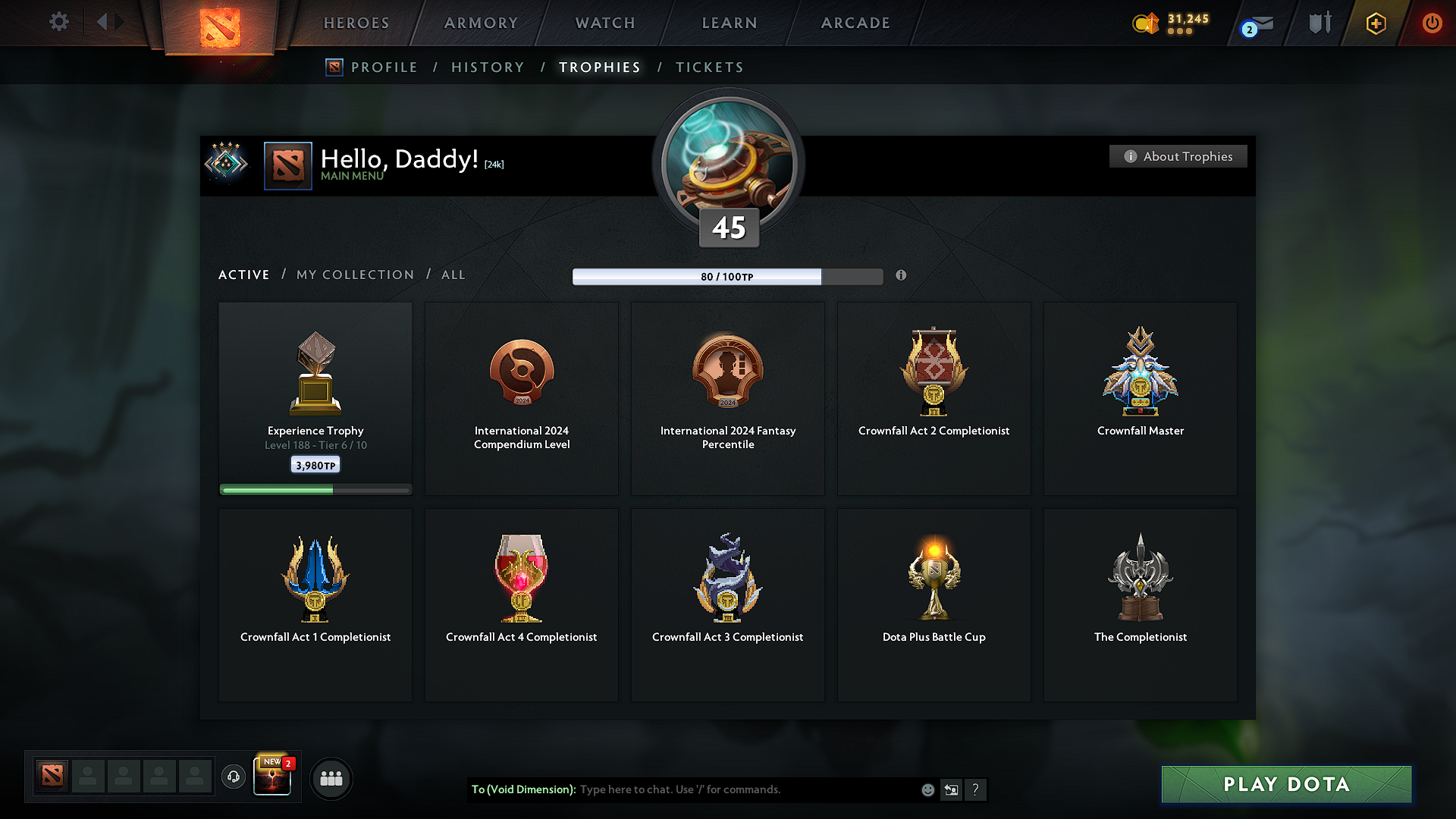Click the red power button icon
Viewport: 1456px width, 819px height.
tap(1432, 24)
